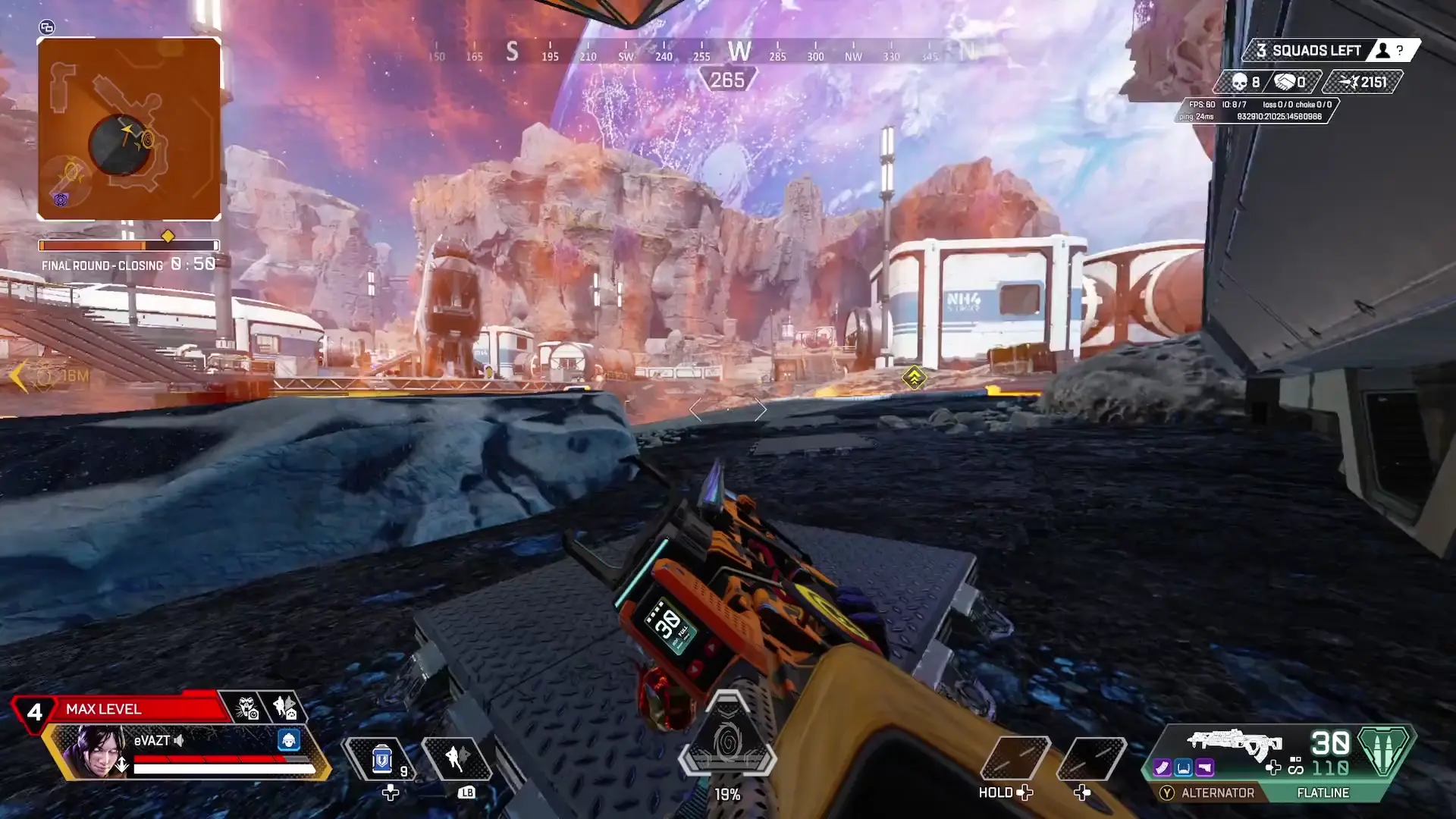Viewport: 1456px width, 819px height.
Task: Select the kill counter skull icon
Action: tap(1239, 81)
